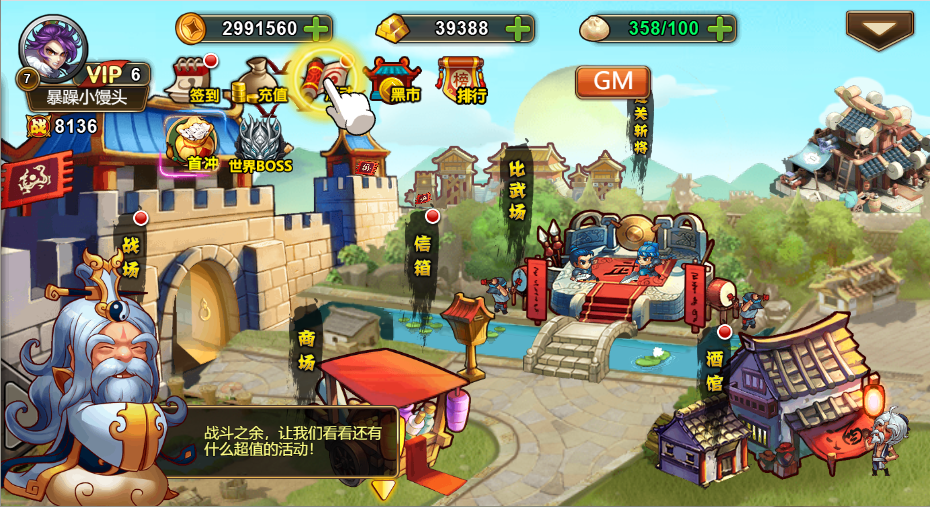
Task: Visit the 商场 shop stall
Action: tap(307, 350)
